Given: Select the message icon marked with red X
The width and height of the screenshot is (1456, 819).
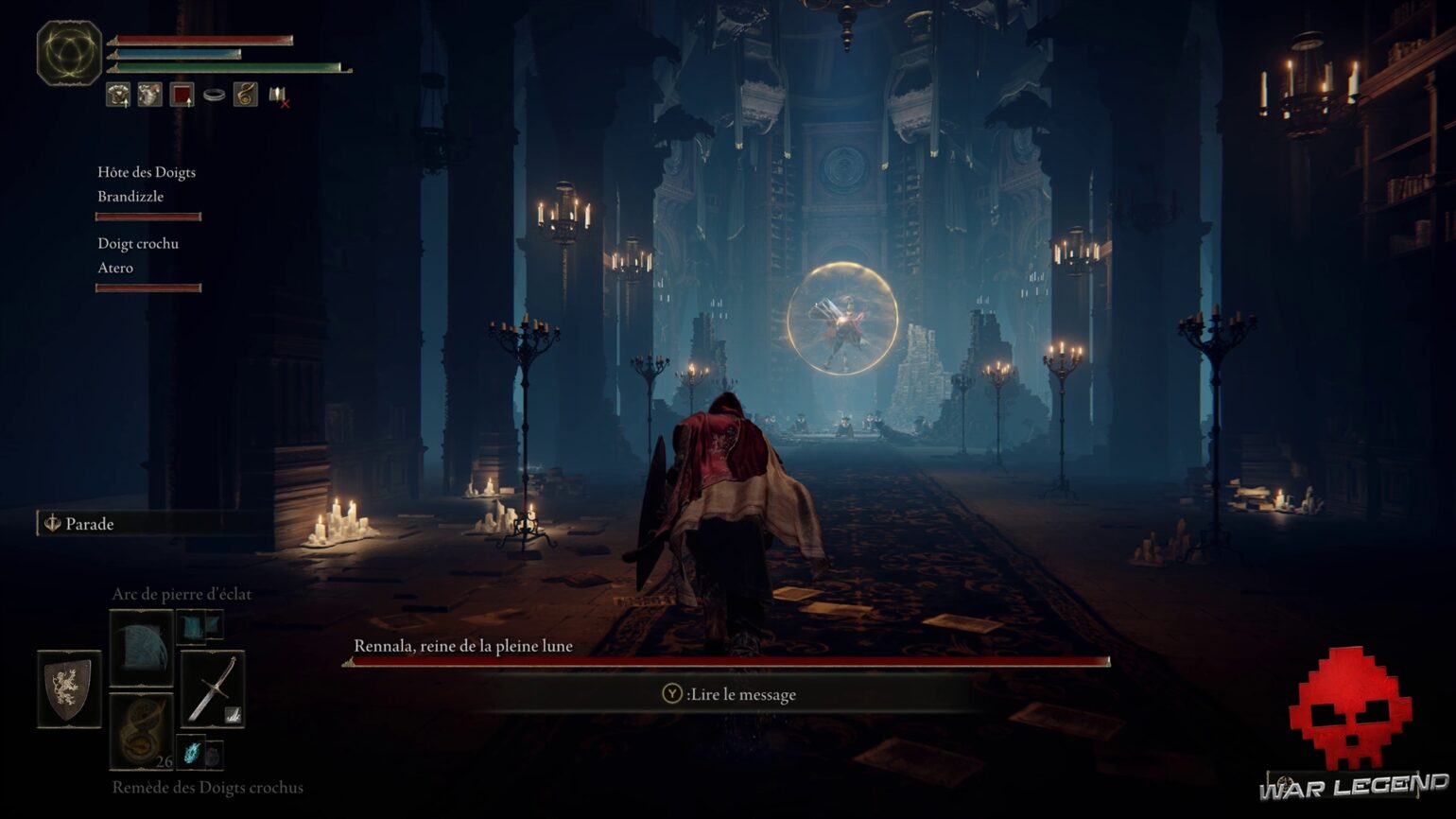Looking at the screenshot, I should coord(277,96).
